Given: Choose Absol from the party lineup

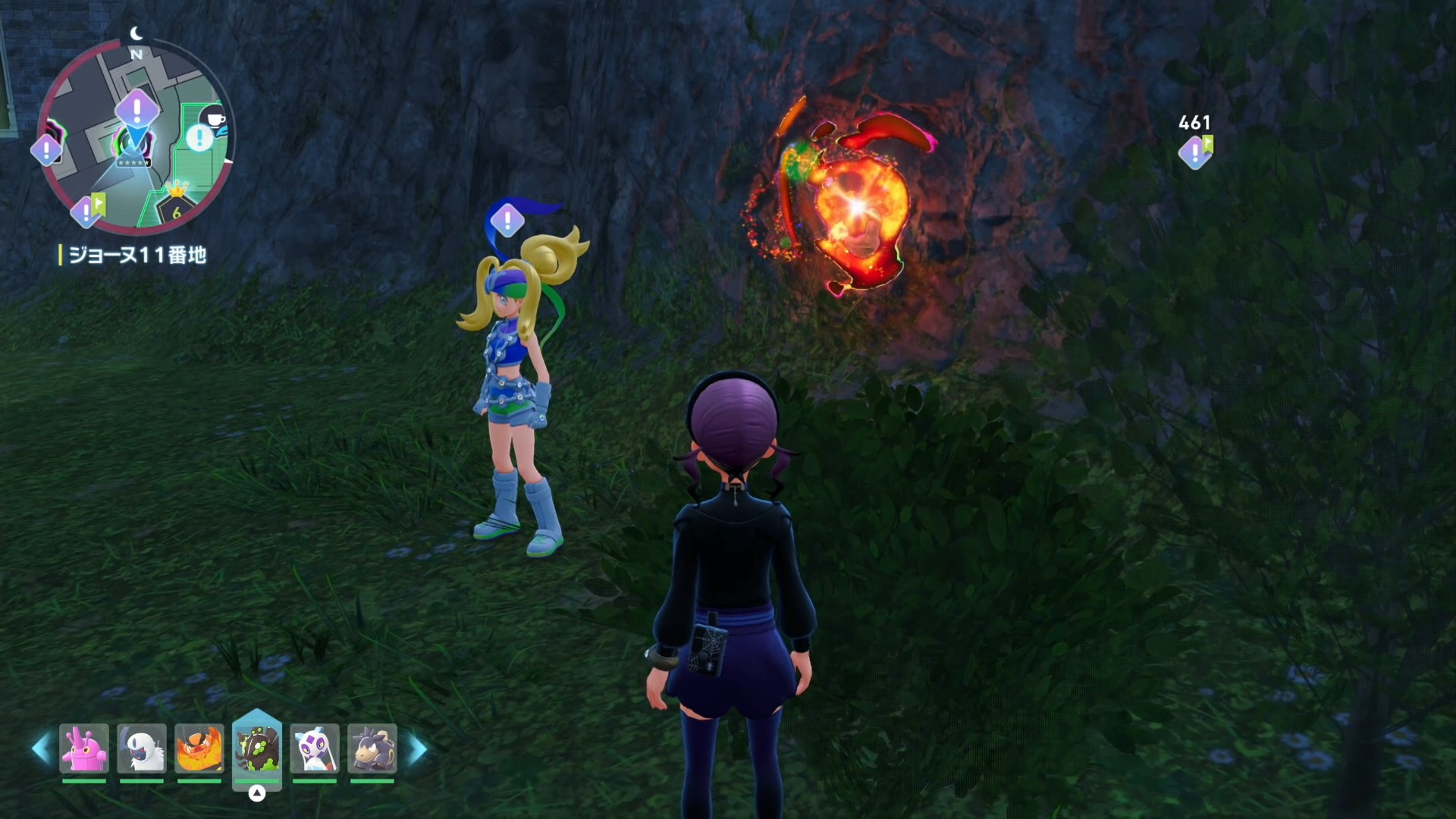Looking at the screenshot, I should pos(142,748).
